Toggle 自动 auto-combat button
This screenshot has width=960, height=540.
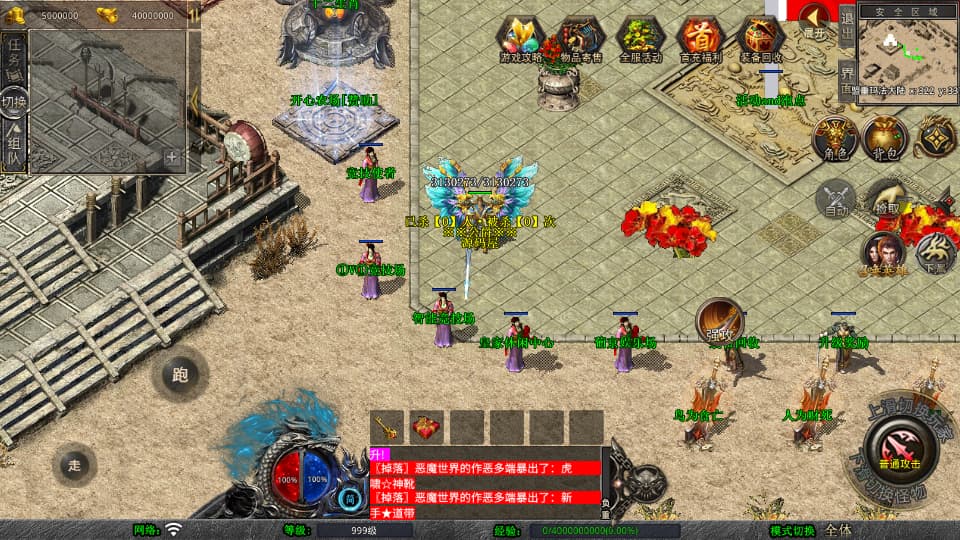tap(837, 199)
